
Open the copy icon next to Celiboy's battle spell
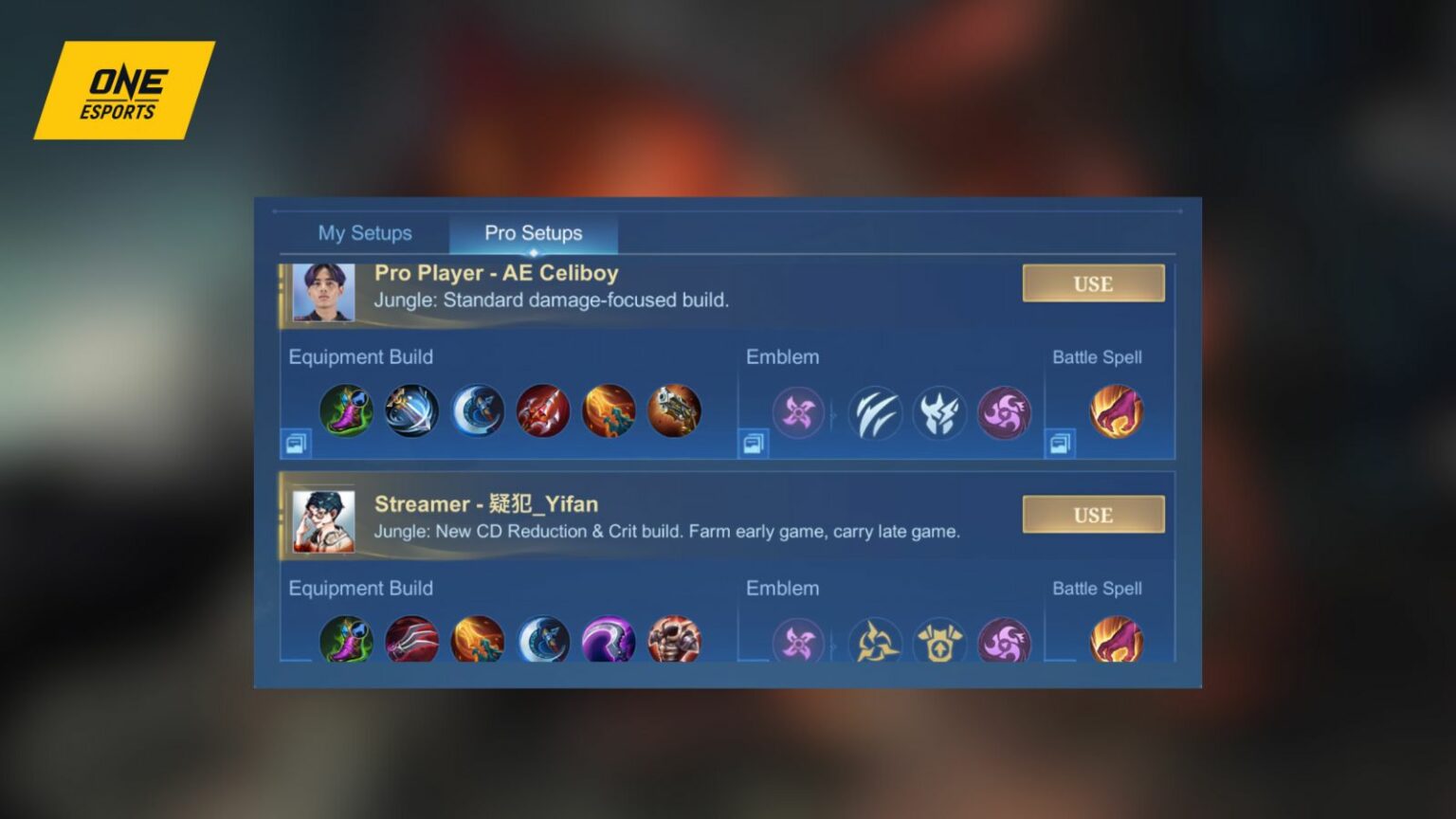pos(1060,442)
